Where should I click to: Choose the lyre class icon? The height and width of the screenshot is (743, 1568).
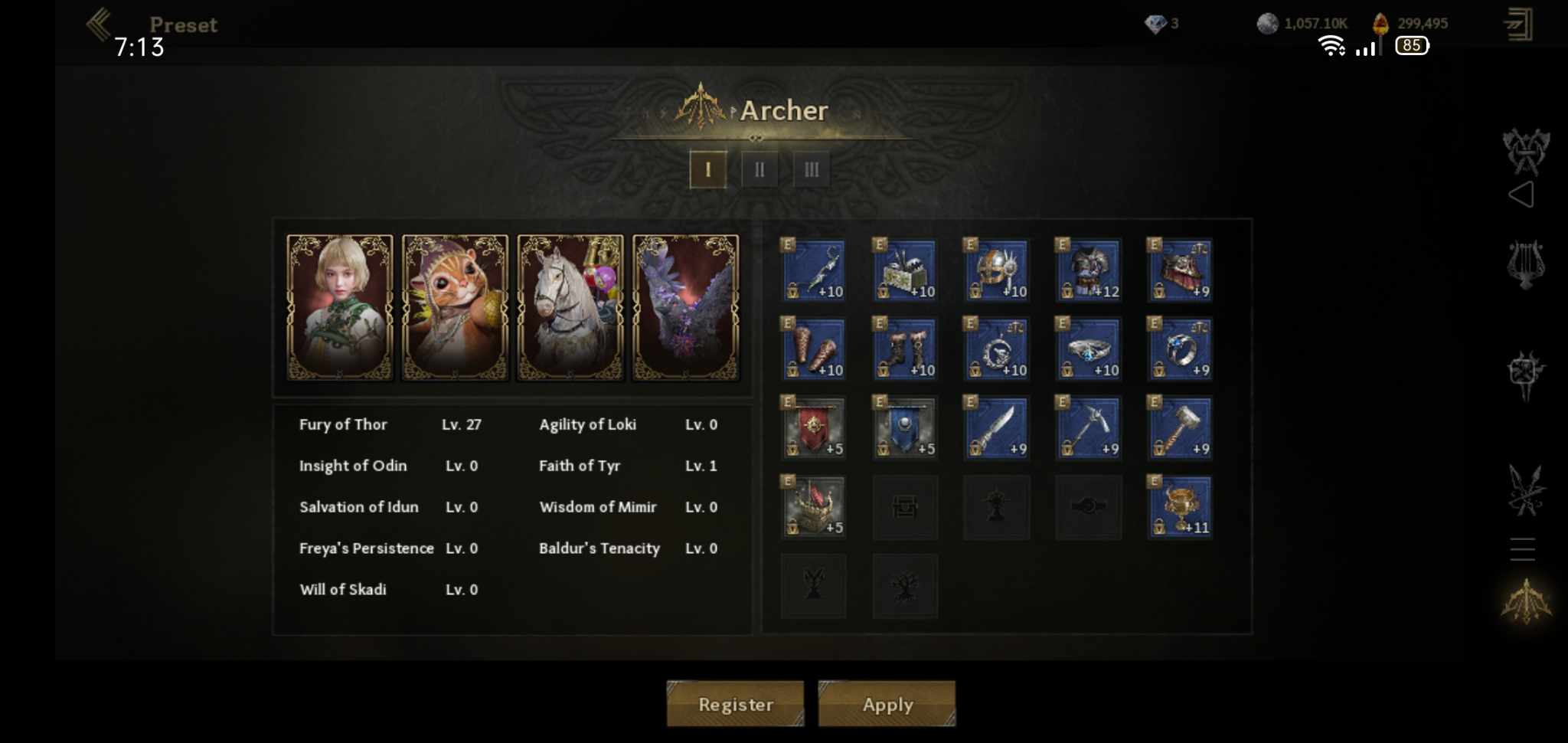tap(1525, 264)
